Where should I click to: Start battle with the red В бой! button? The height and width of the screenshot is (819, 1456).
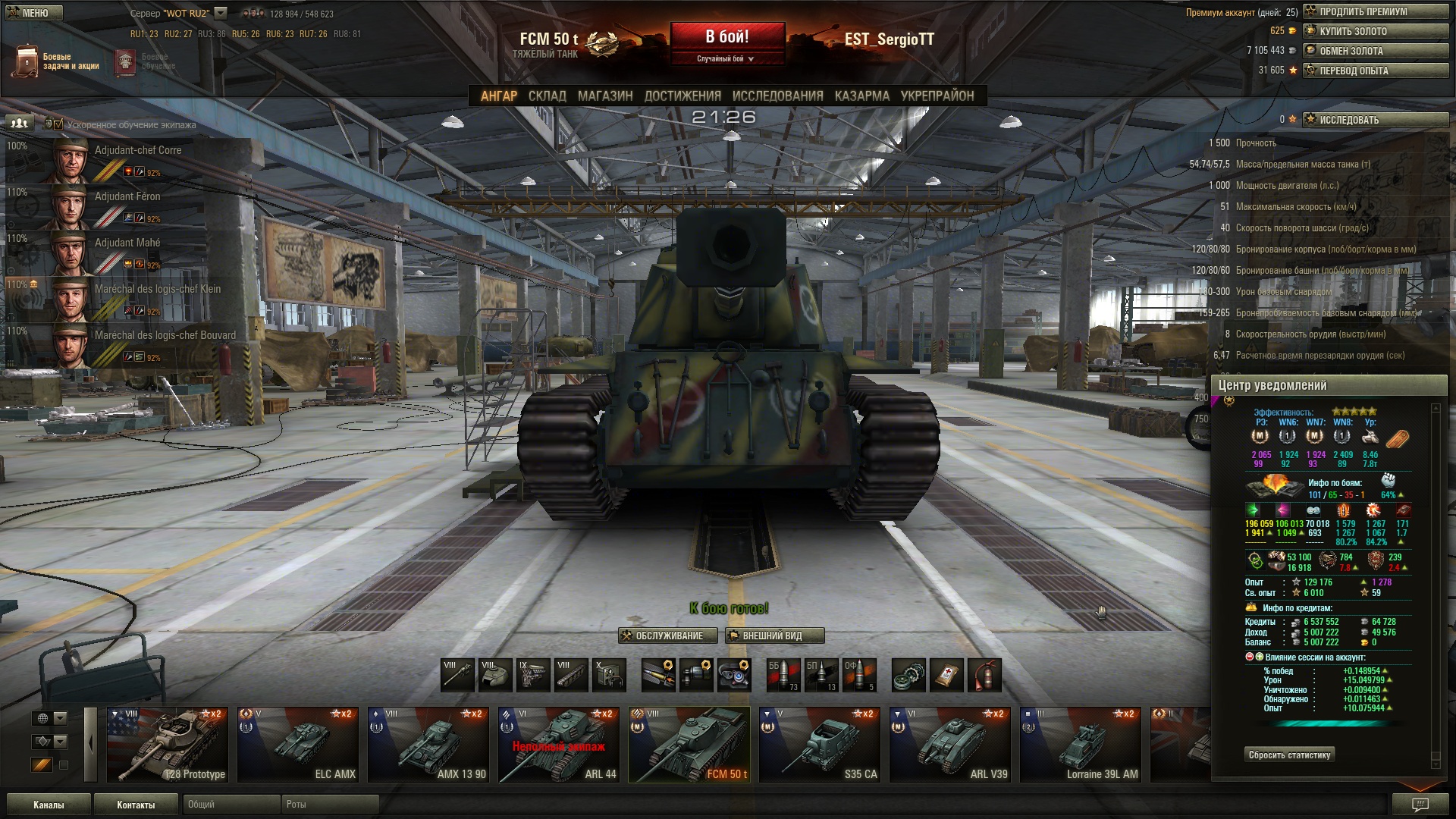(726, 37)
